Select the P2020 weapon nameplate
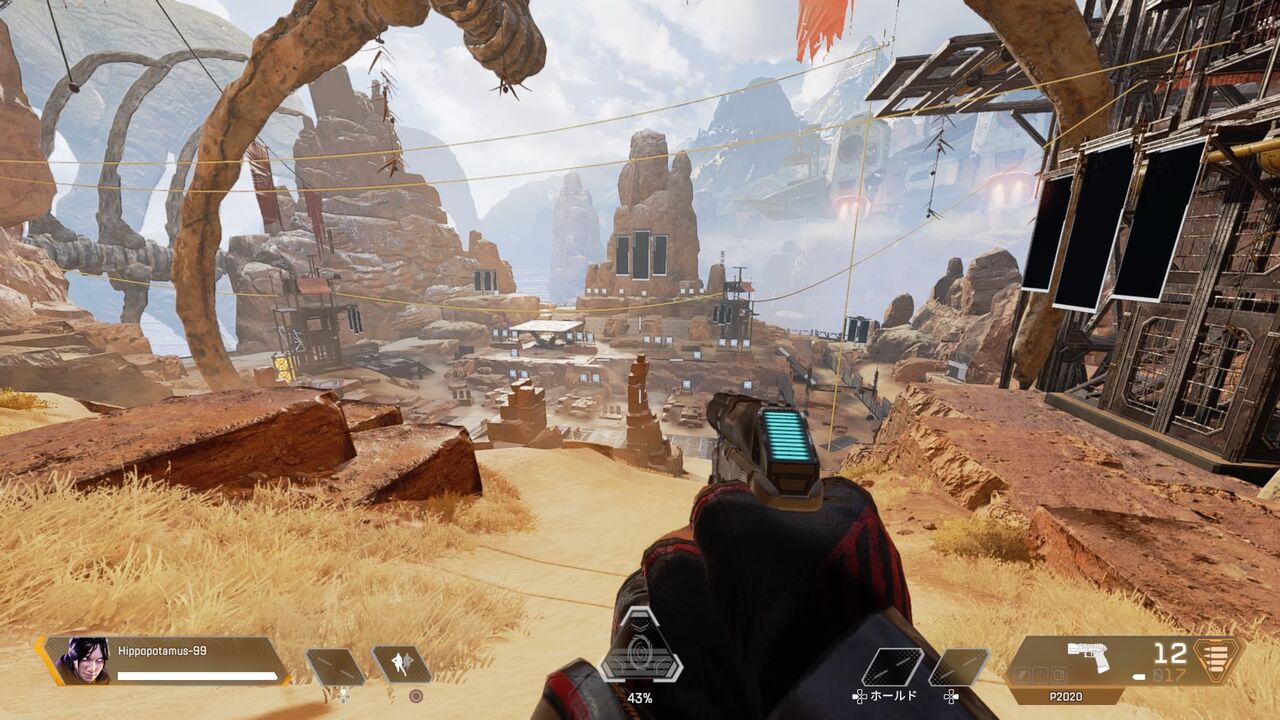1280x720 pixels. (x=1067, y=696)
